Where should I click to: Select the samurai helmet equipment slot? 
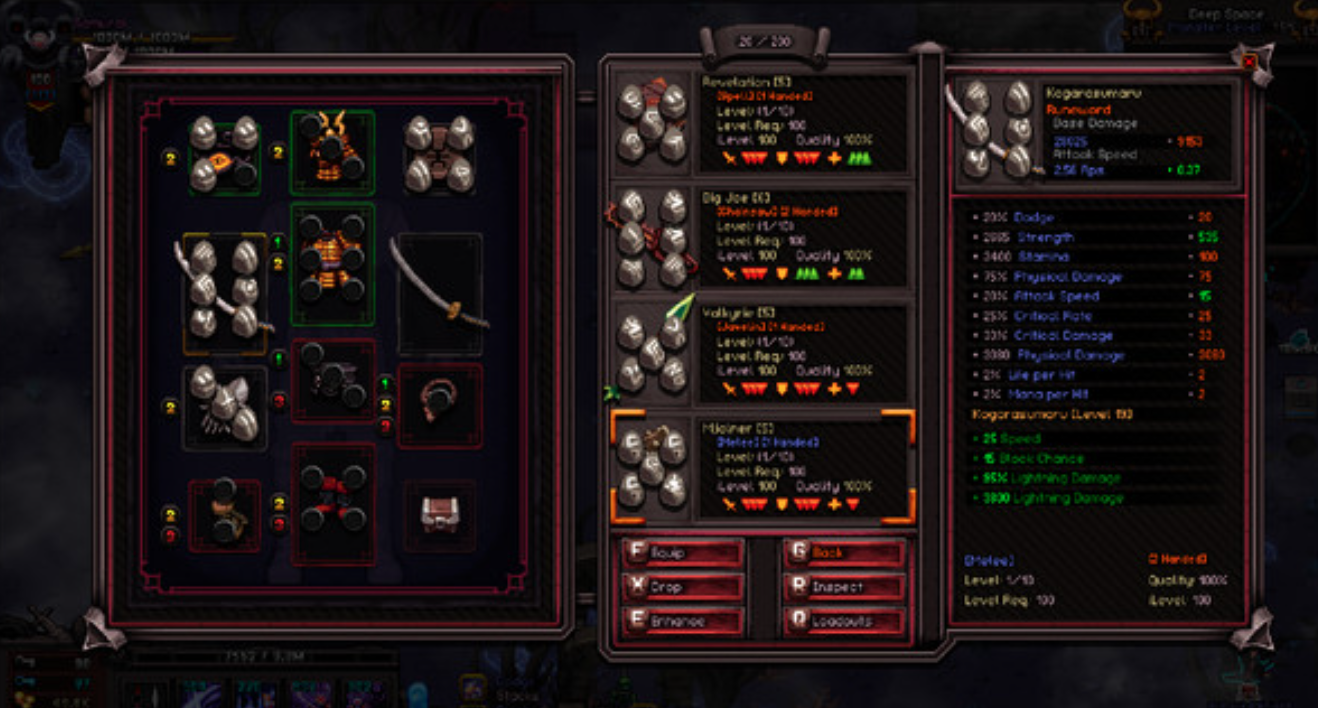click(332, 152)
